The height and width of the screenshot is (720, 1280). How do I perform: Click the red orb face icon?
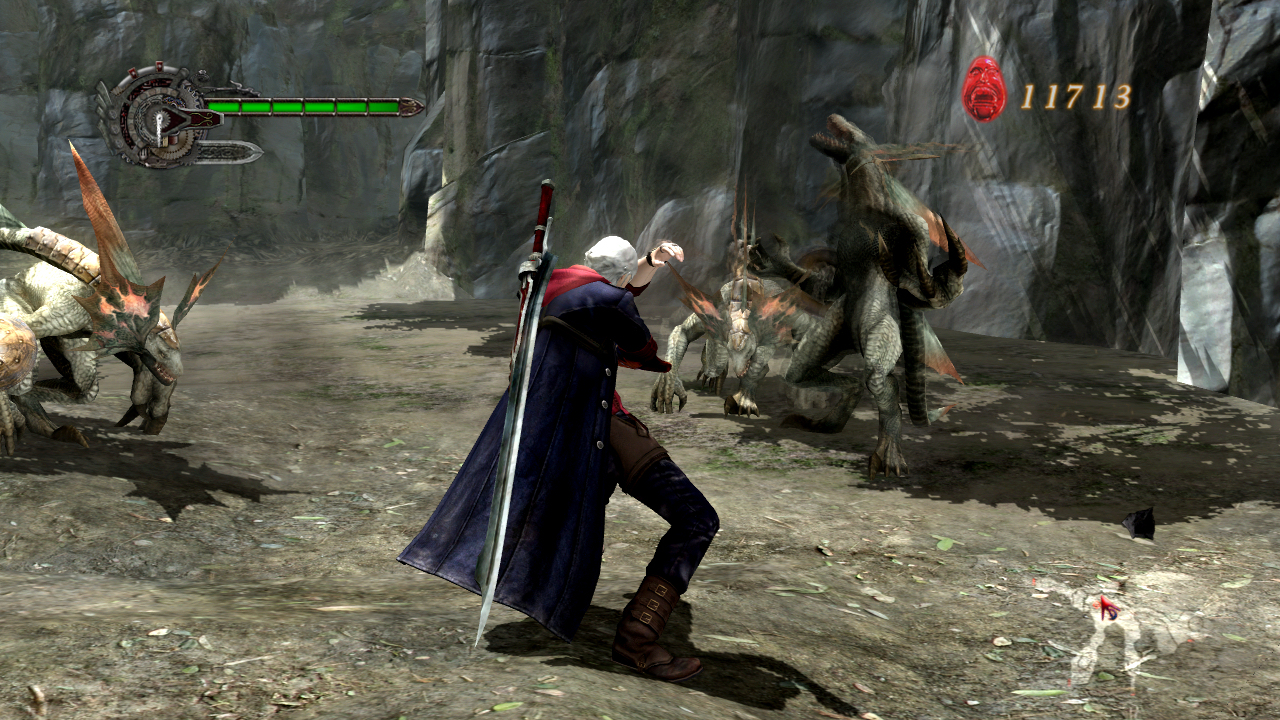coord(984,90)
